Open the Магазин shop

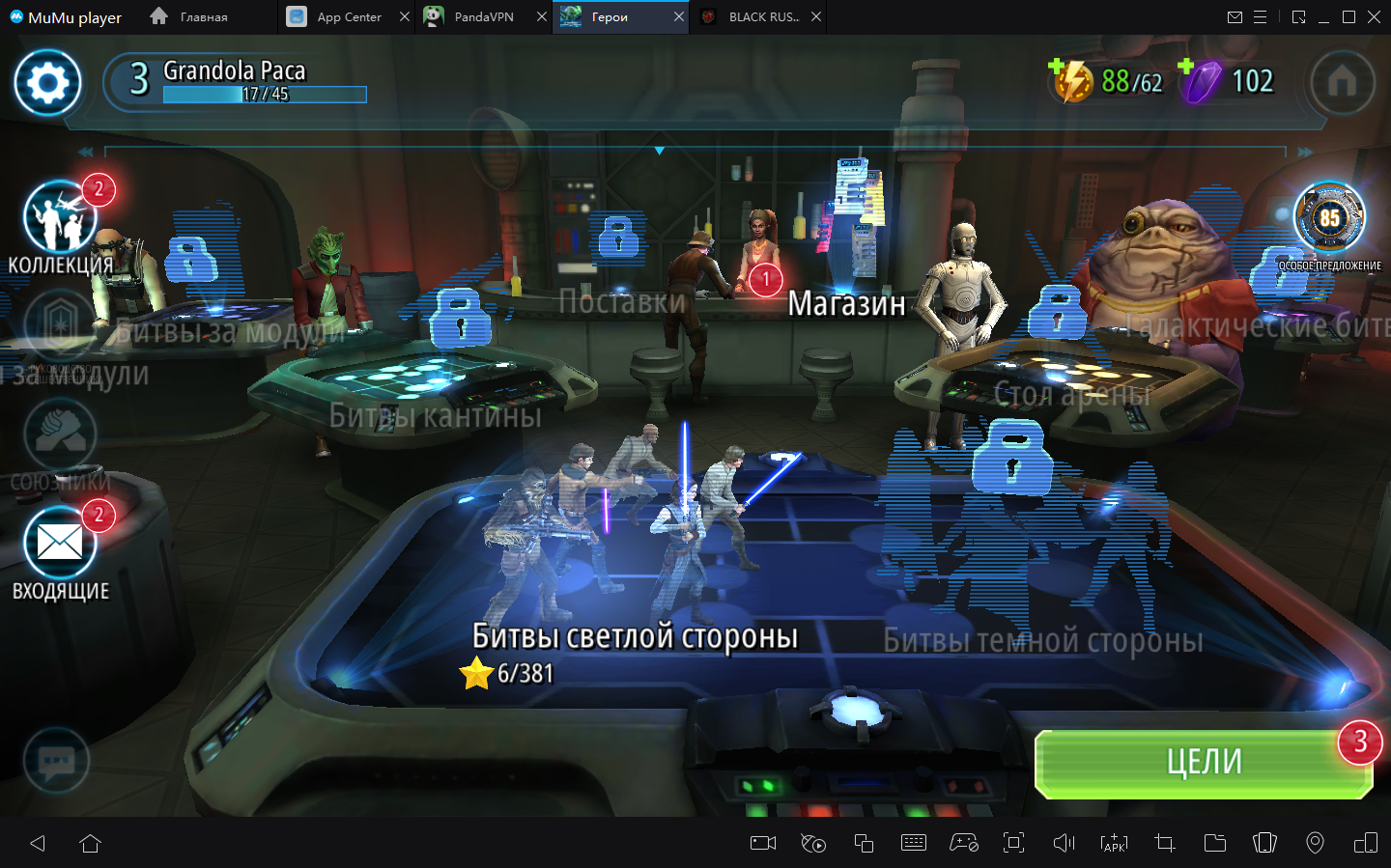[x=846, y=303]
